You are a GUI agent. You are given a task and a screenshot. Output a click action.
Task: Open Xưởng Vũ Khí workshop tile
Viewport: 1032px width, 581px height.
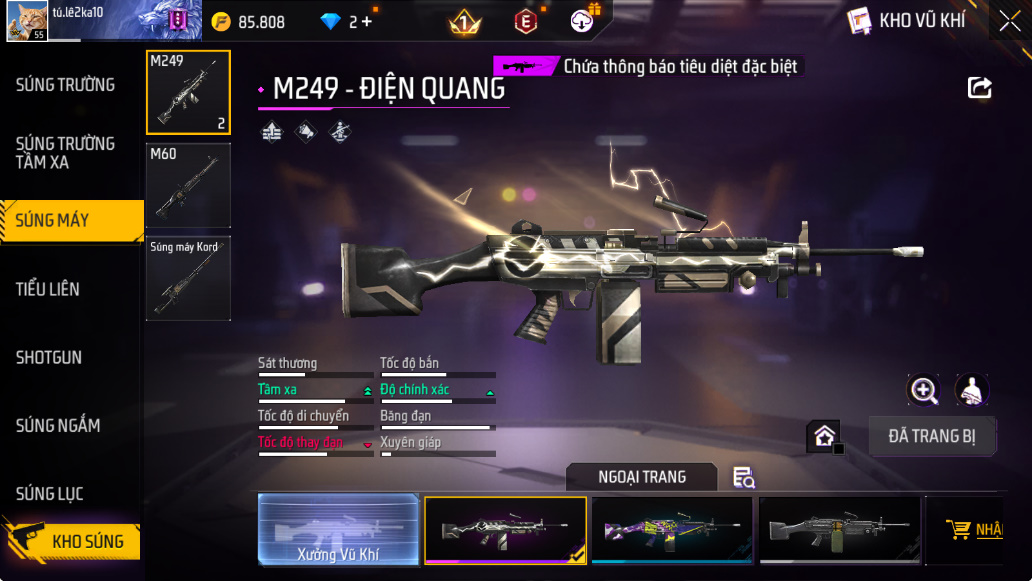coord(338,529)
